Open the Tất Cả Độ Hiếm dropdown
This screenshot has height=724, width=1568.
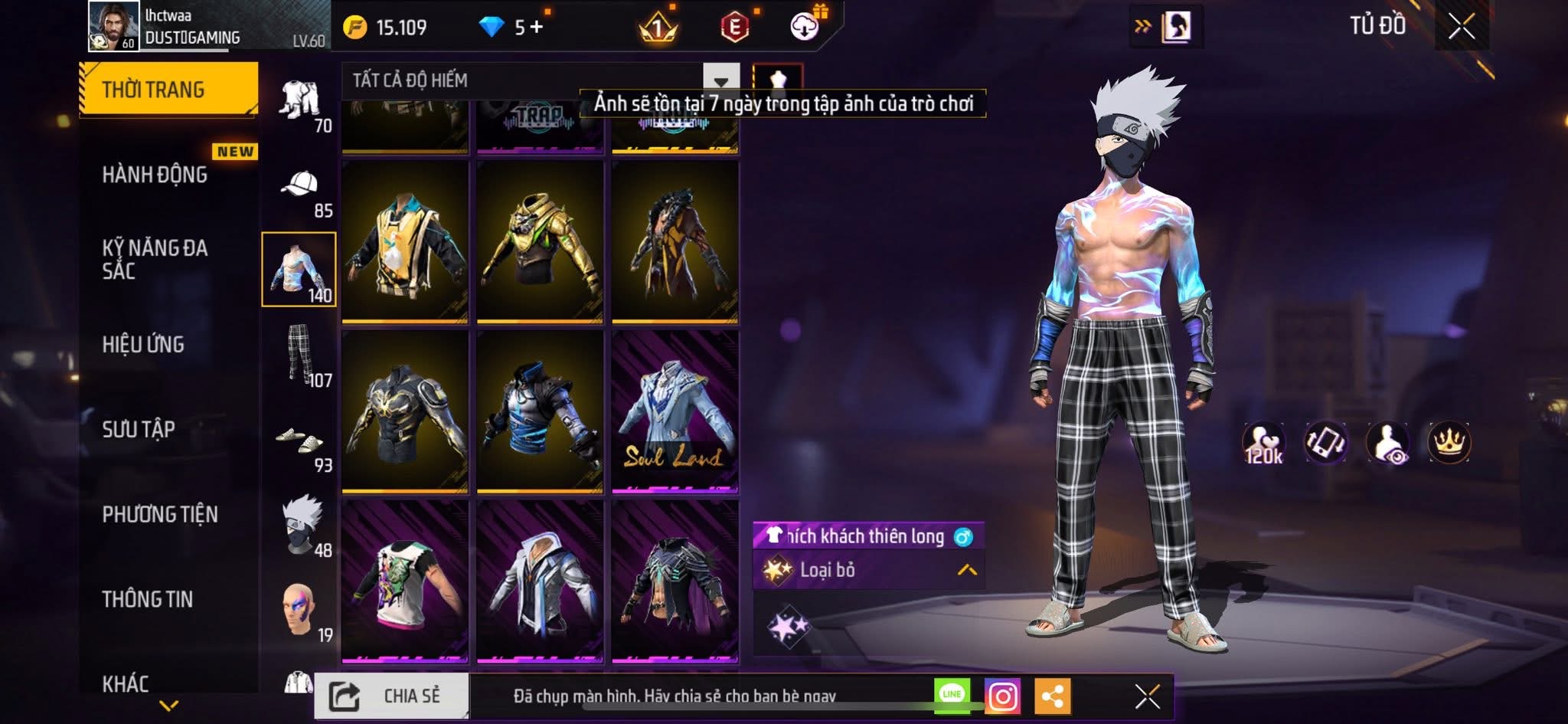(x=720, y=80)
